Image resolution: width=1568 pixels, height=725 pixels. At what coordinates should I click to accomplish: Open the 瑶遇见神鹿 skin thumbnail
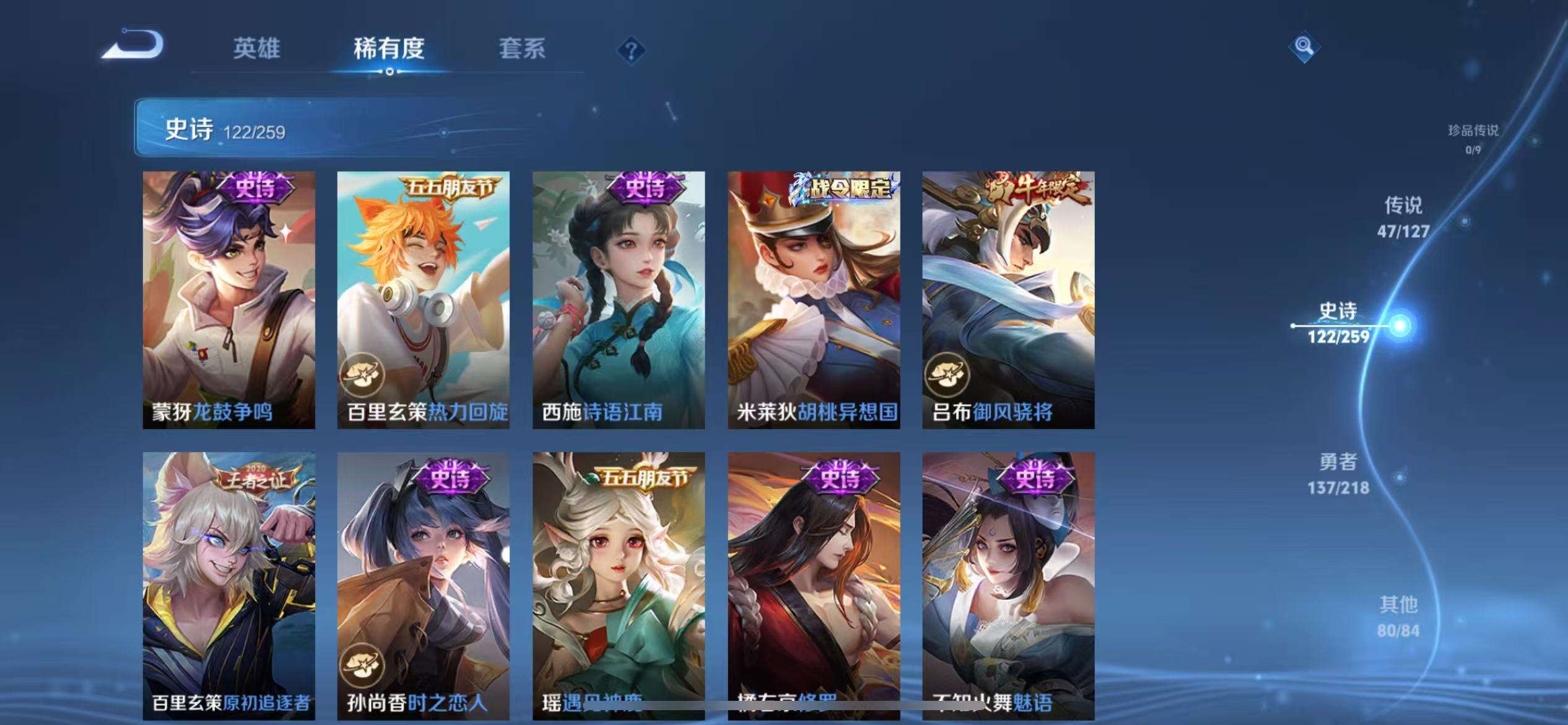tap(621, 589)
